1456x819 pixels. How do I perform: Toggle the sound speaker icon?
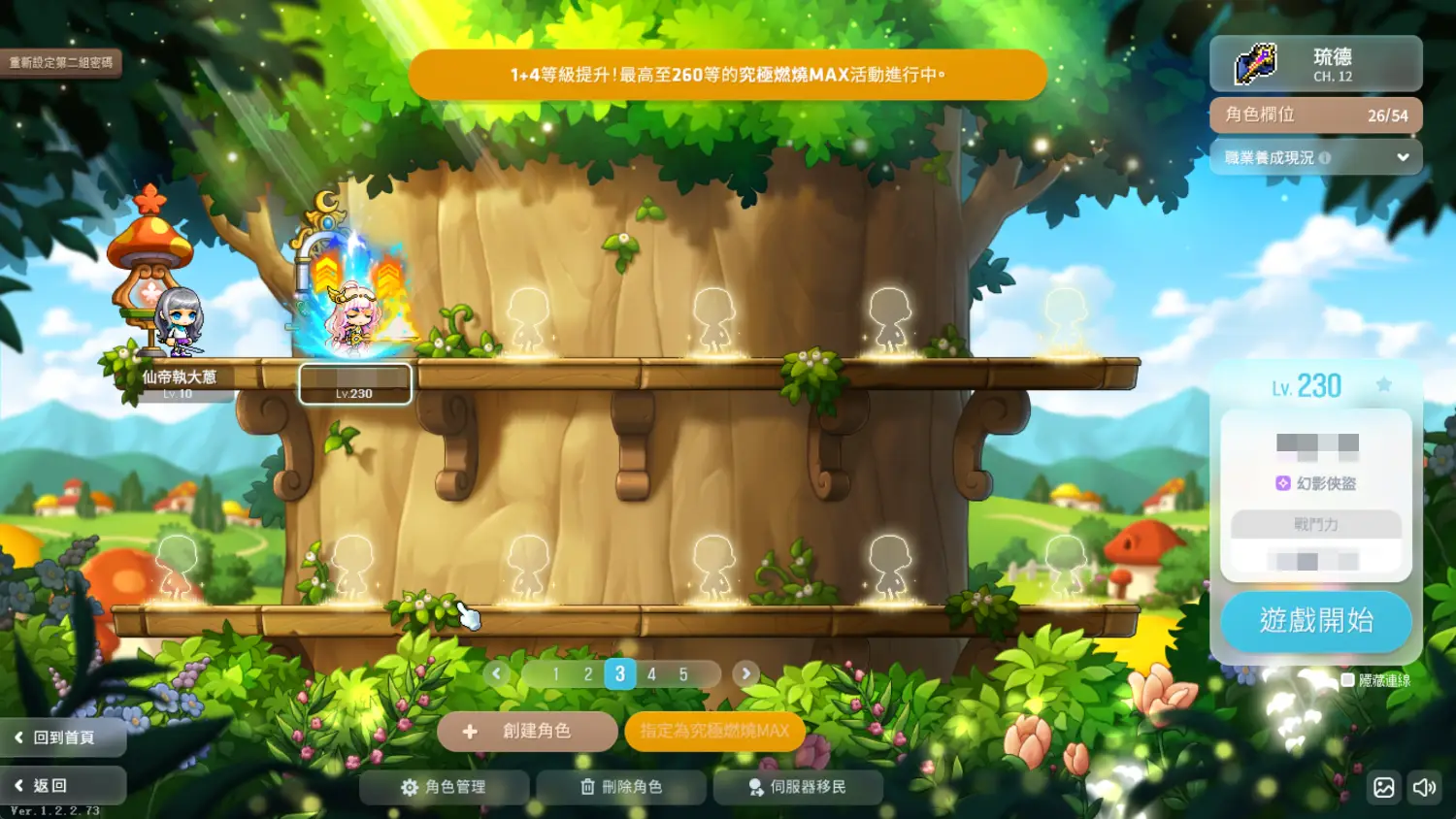[1424, 787]
